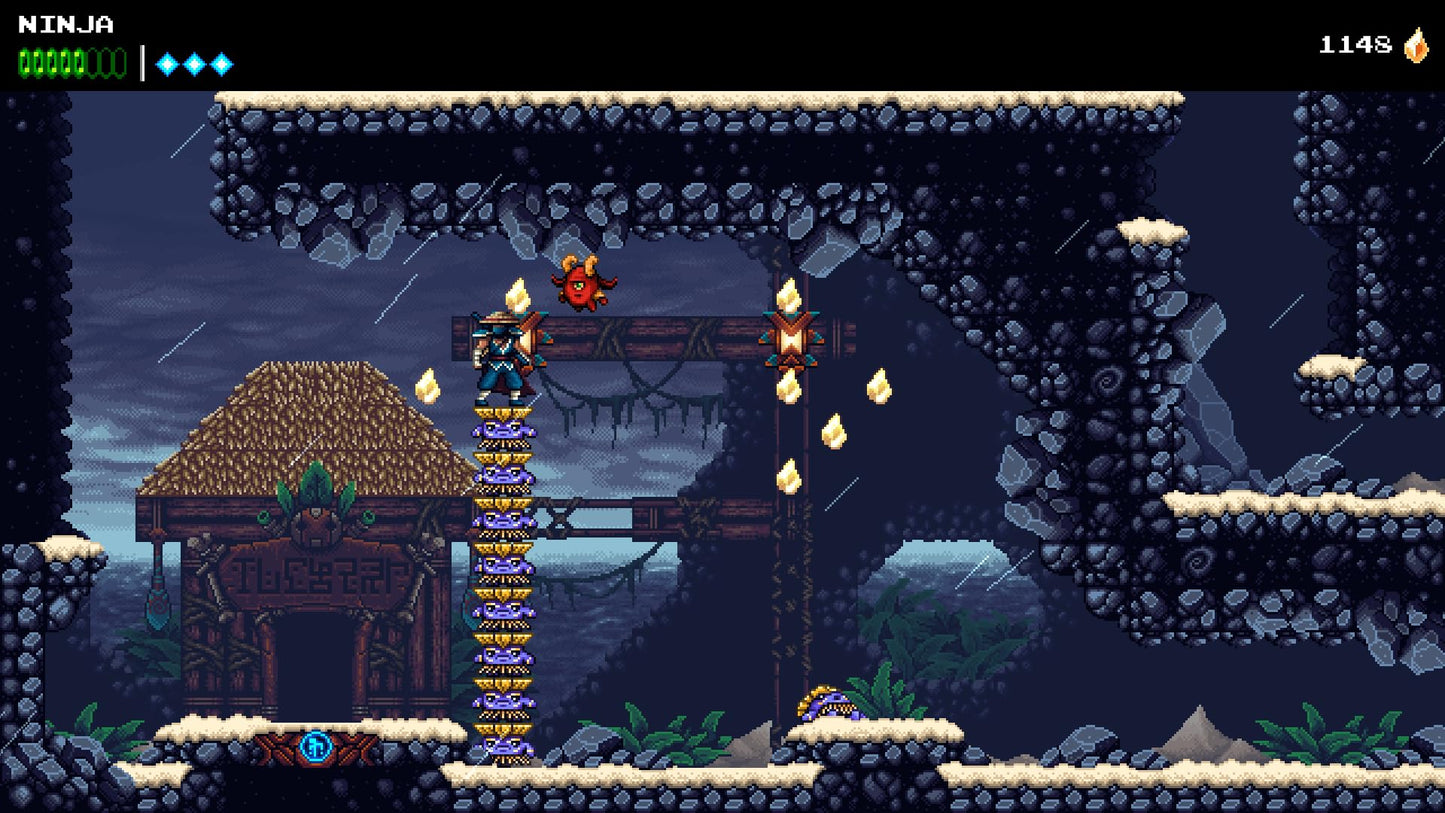Click the 1148 shard counter text
Screen dimensions: 1445x813
click(1355, 44)
